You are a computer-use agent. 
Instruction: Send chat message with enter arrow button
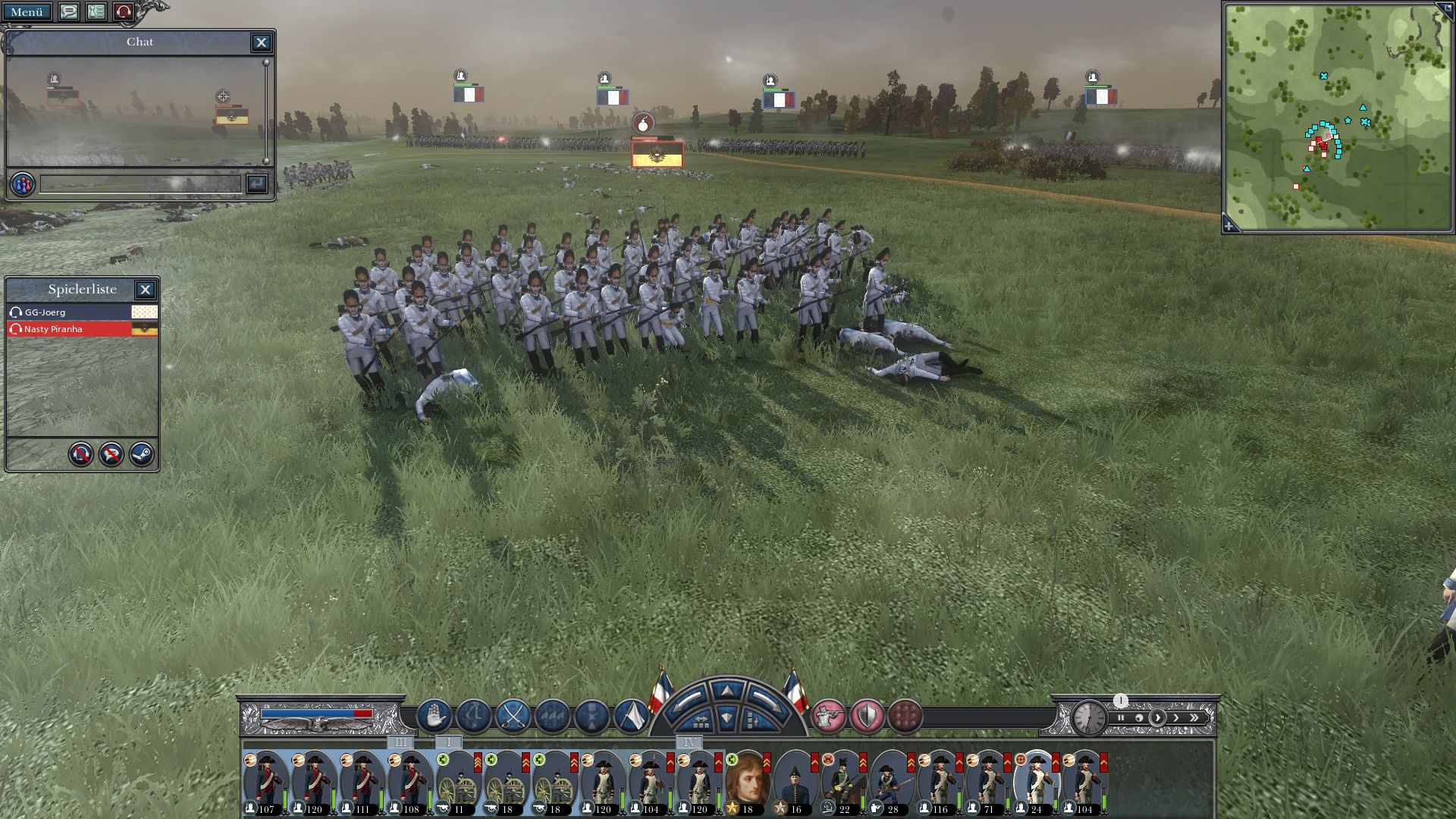256,184
